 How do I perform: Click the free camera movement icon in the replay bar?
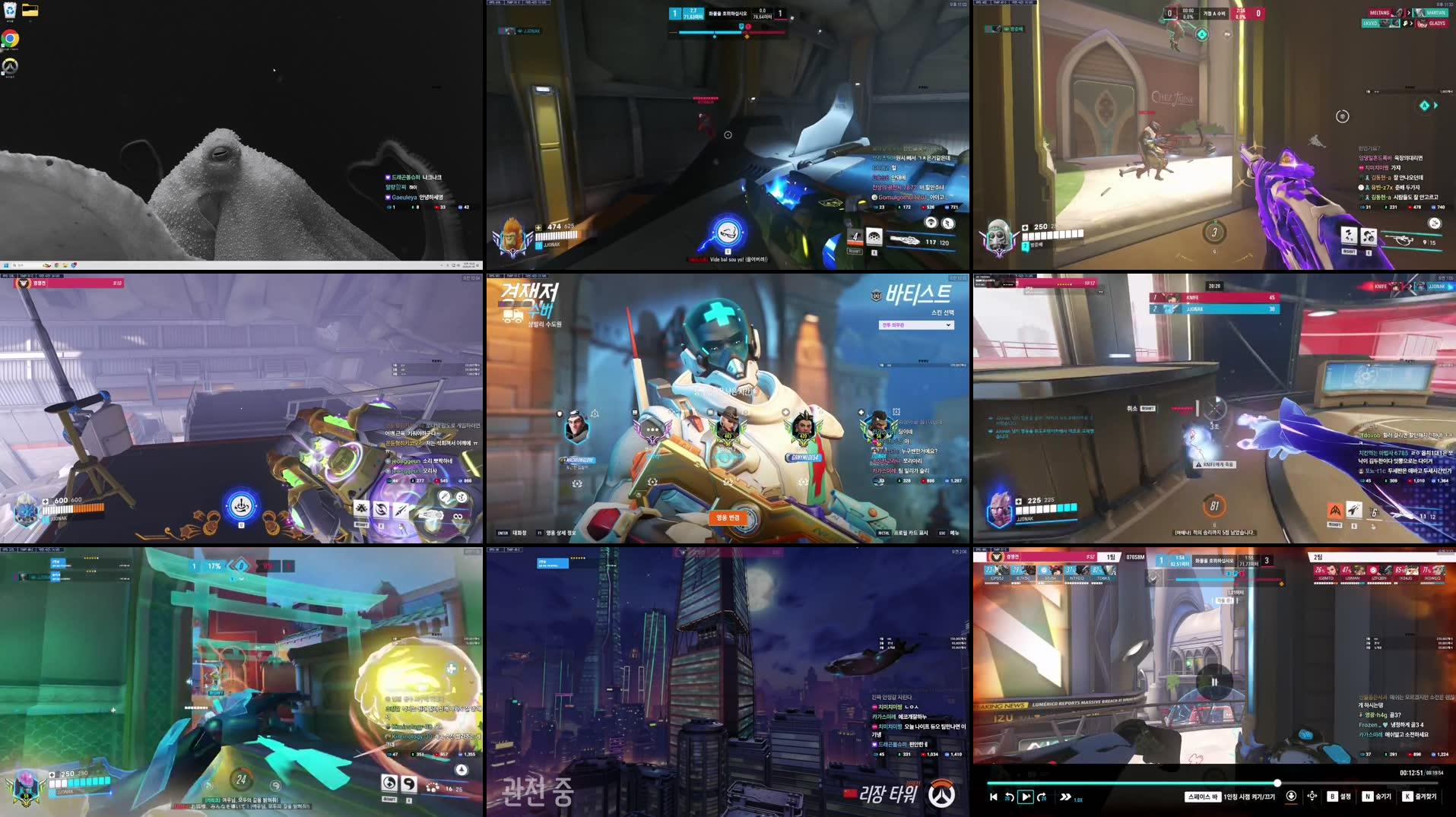pos(1312,797)
